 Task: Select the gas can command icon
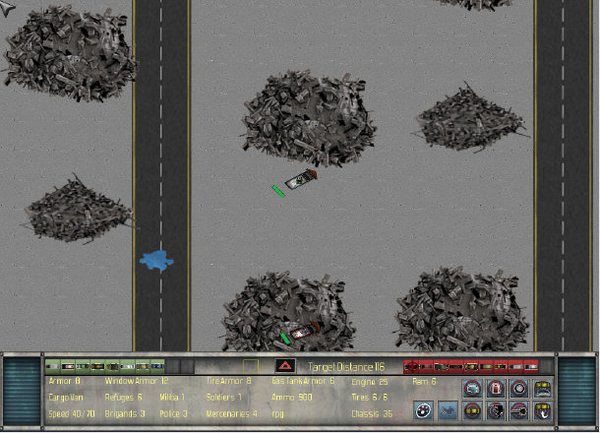[495, 388]
